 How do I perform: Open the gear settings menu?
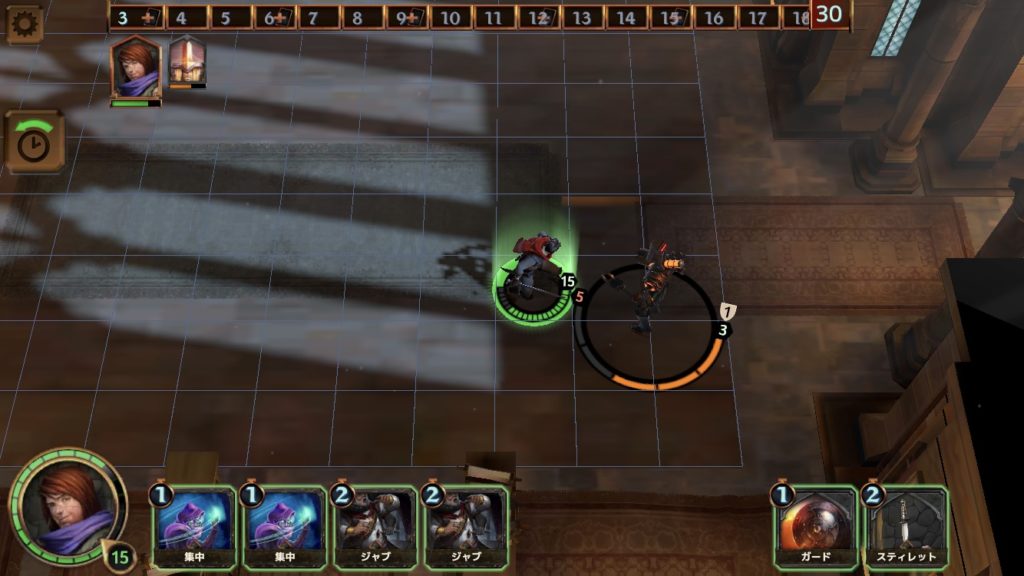pyautogui.click(x=23, y=23)
